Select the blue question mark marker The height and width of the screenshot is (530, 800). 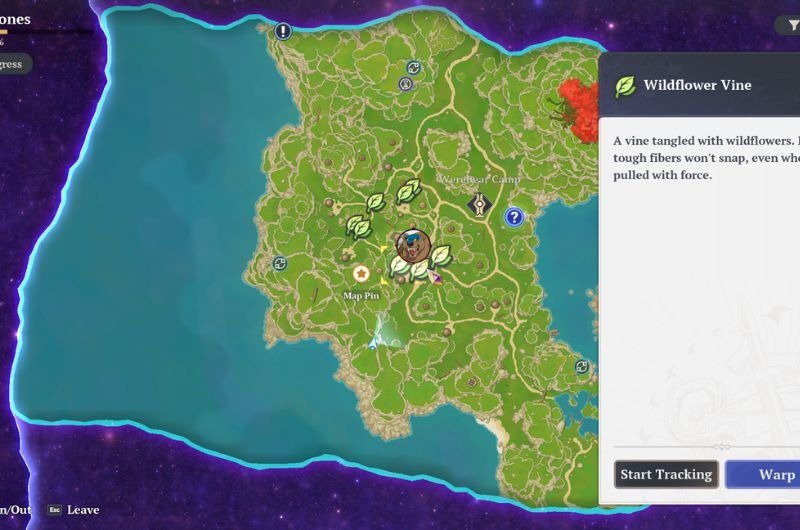tap(514, 216)
